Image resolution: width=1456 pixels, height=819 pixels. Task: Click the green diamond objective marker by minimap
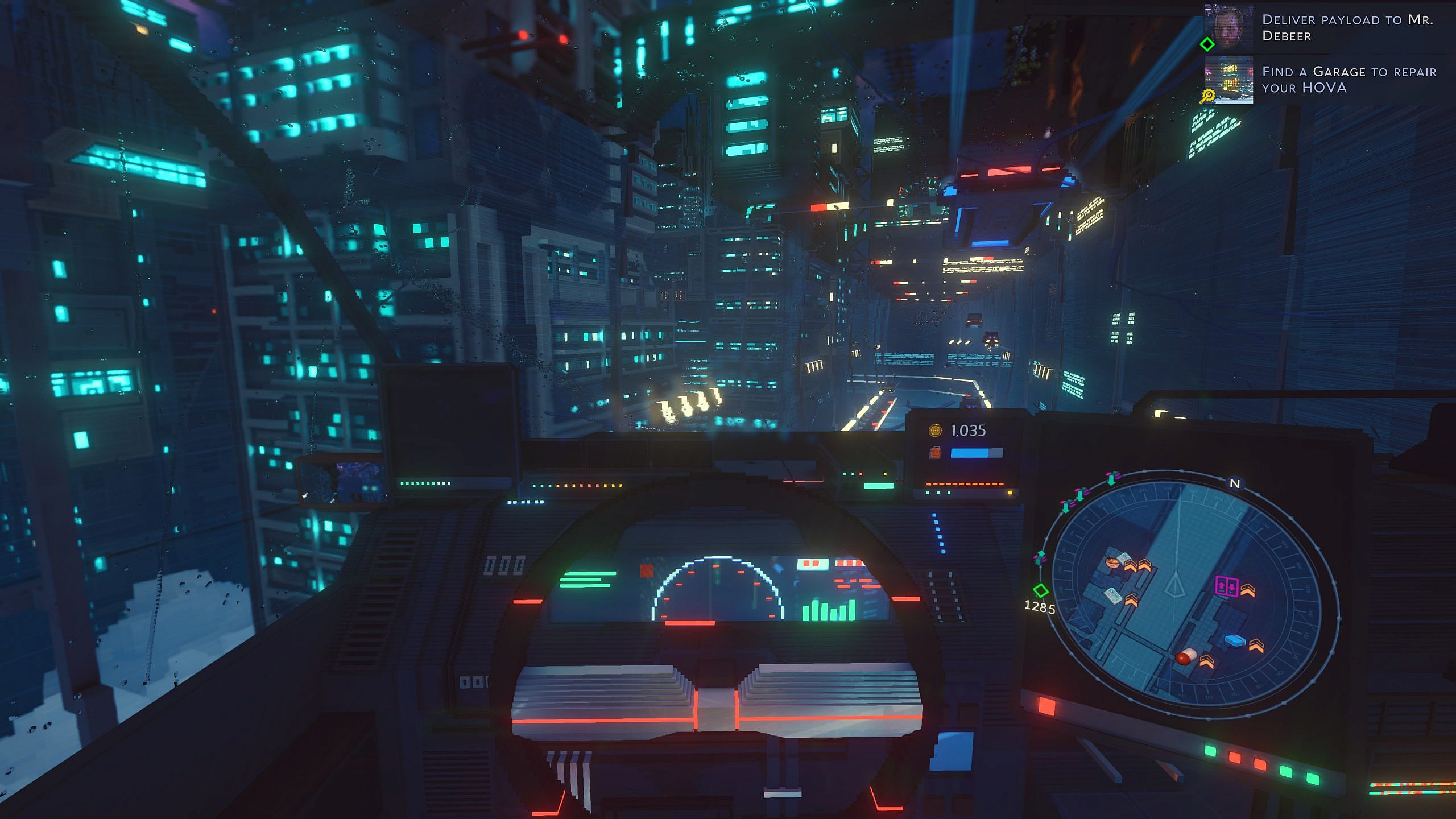[x=1040, y=590]
